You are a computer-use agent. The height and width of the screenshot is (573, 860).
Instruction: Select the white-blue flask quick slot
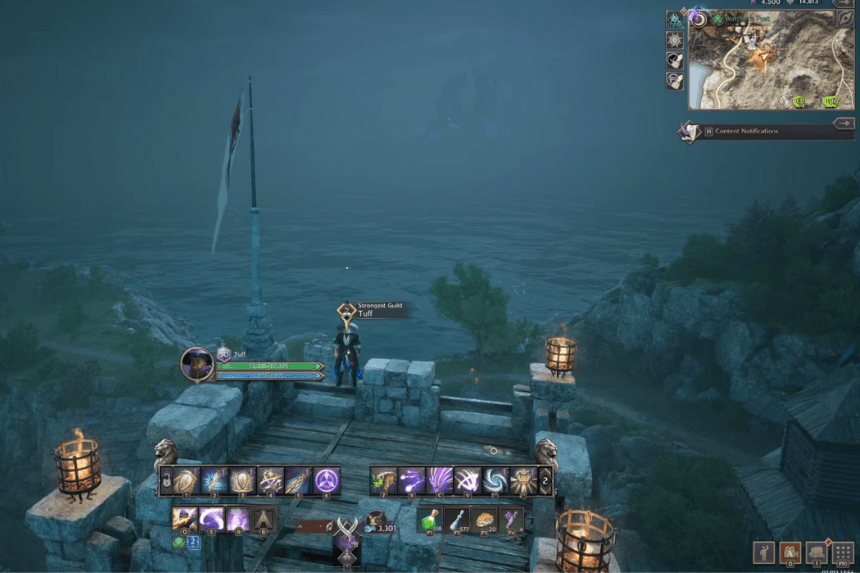457,519
